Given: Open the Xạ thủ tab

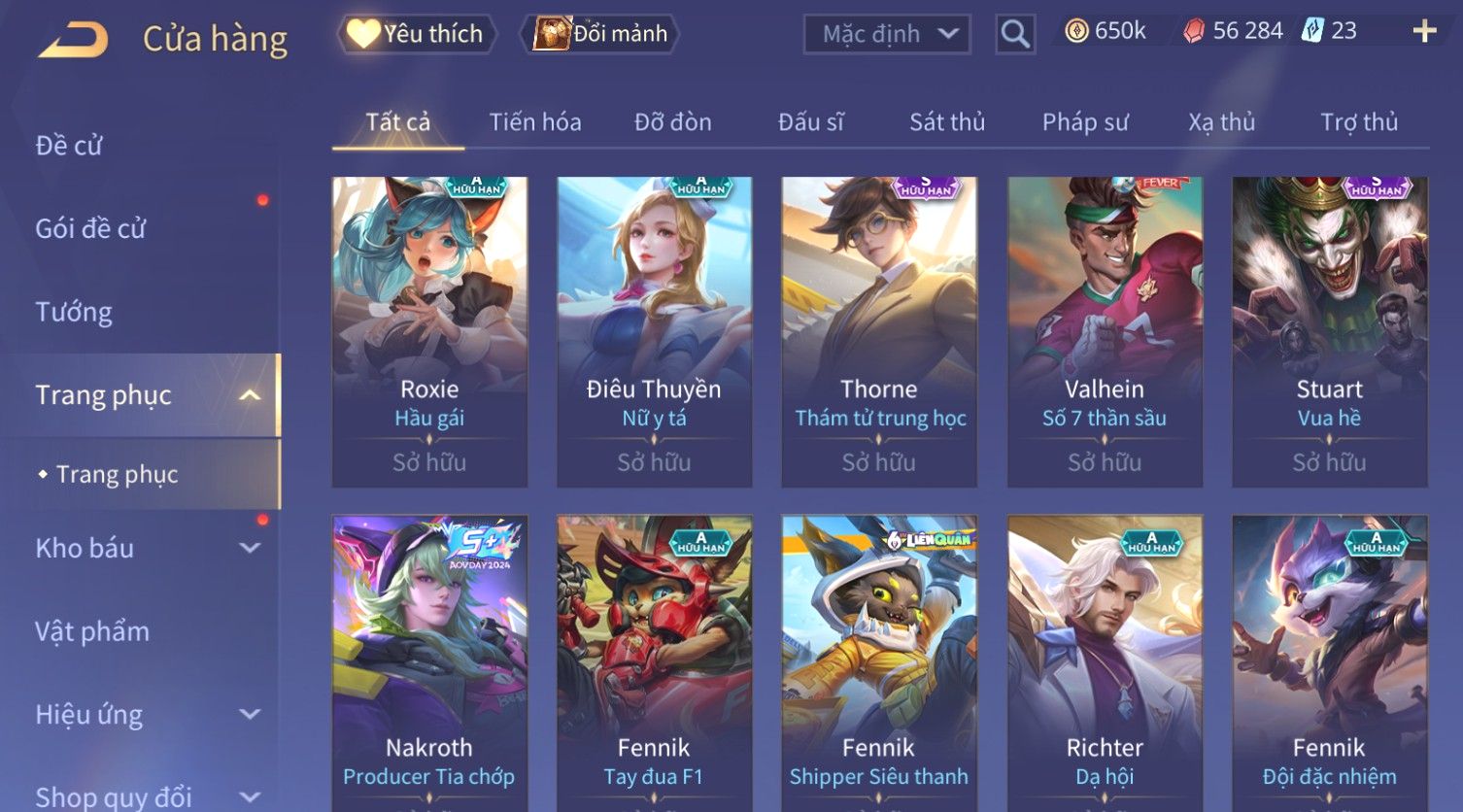Looking at the screenshot, I should tap(1221, 122).
